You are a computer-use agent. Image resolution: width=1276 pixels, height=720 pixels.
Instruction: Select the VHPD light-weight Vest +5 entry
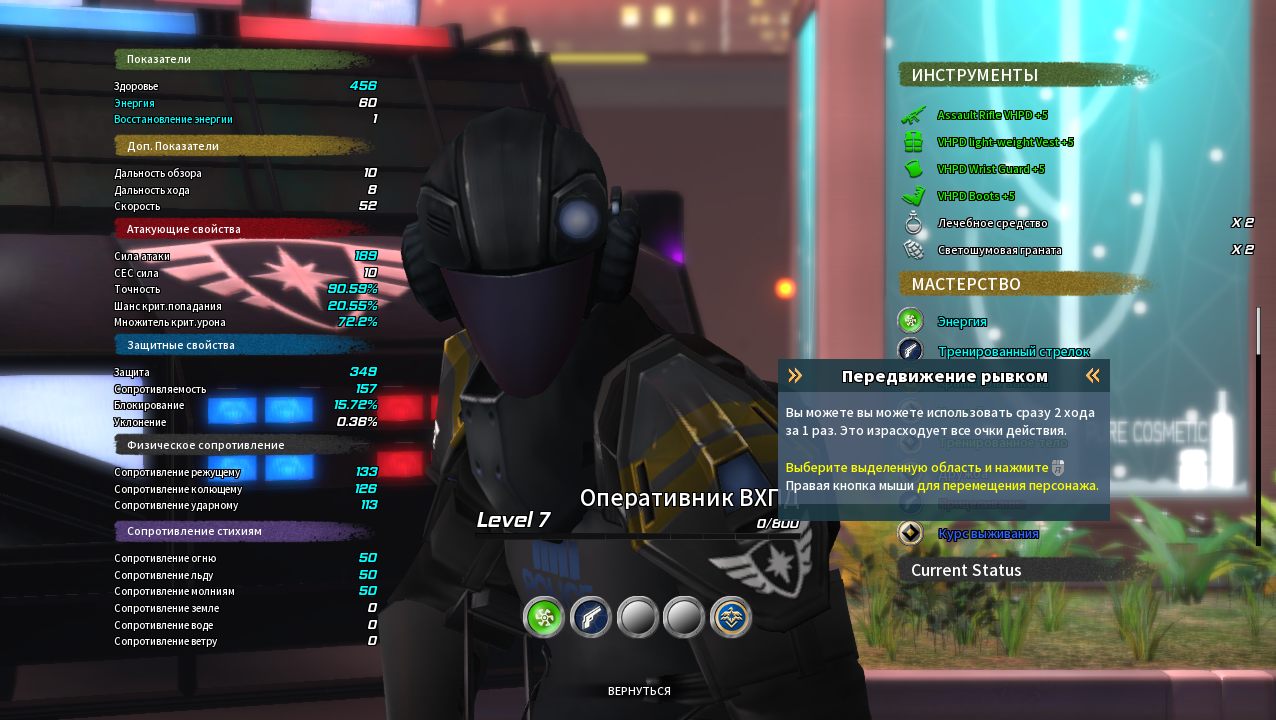1004,142
